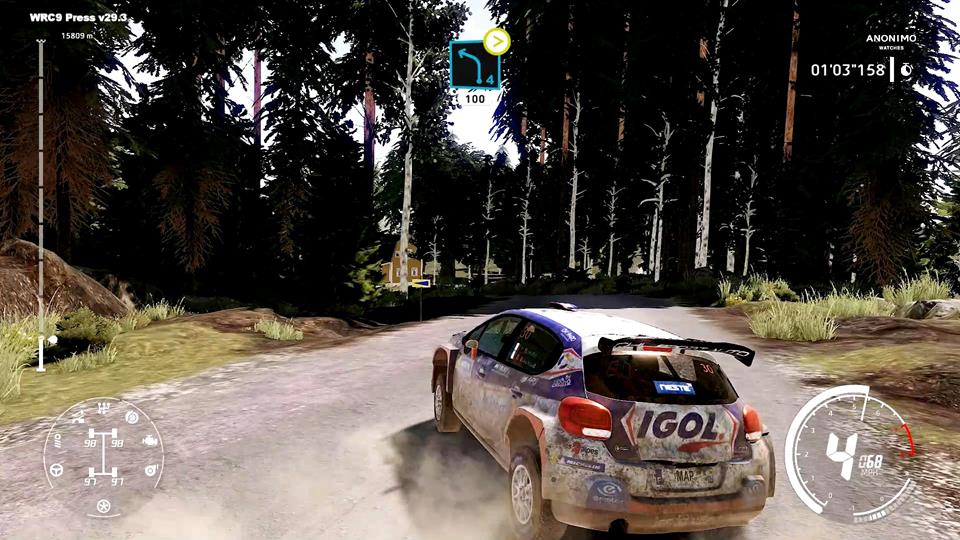Select the engine damage icon
Image resolution: width=960 pixels, height=540 pixels.
point(150,441)
